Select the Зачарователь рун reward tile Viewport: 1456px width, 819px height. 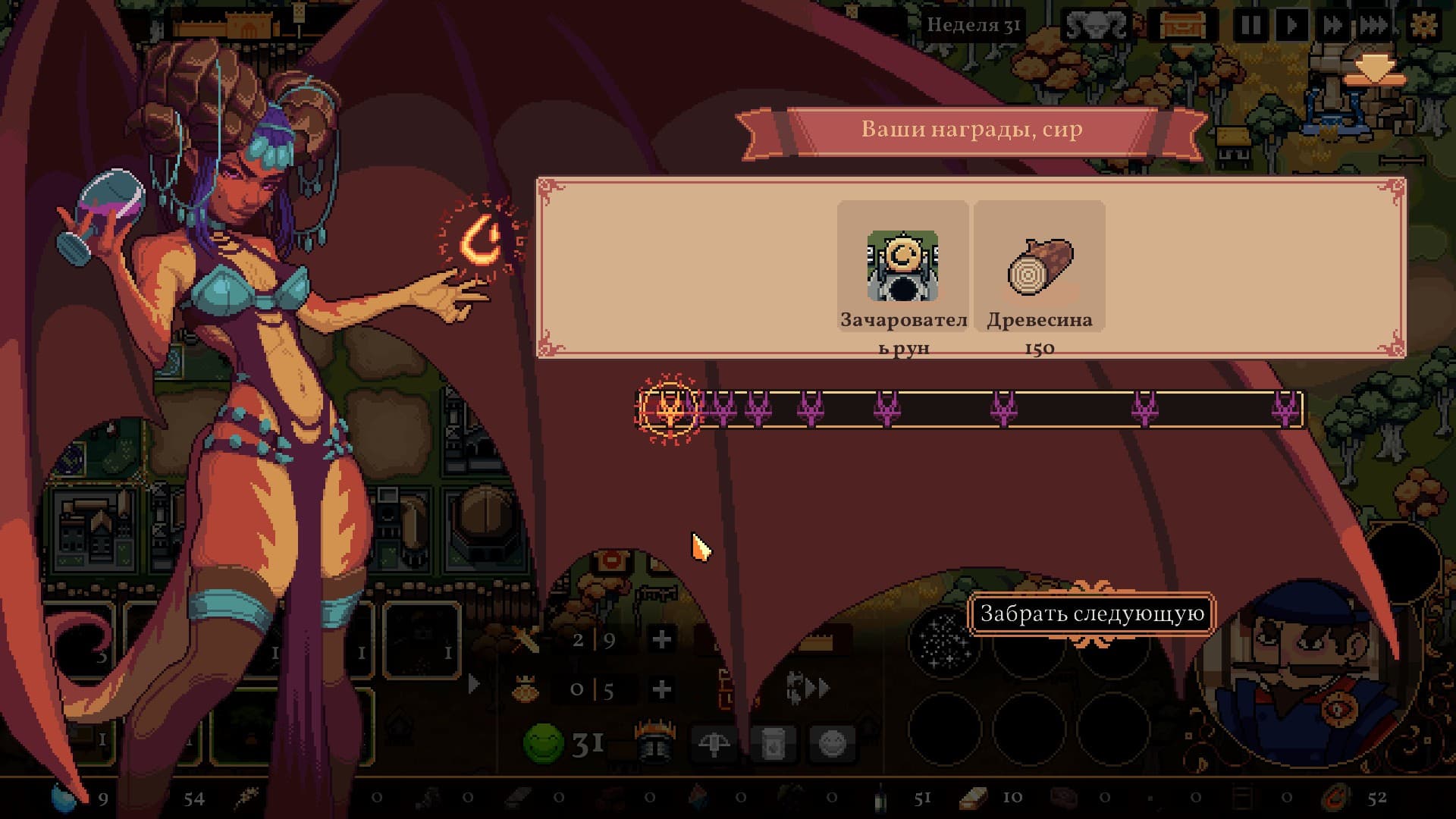pyautogui.click(x=902, y=267)
